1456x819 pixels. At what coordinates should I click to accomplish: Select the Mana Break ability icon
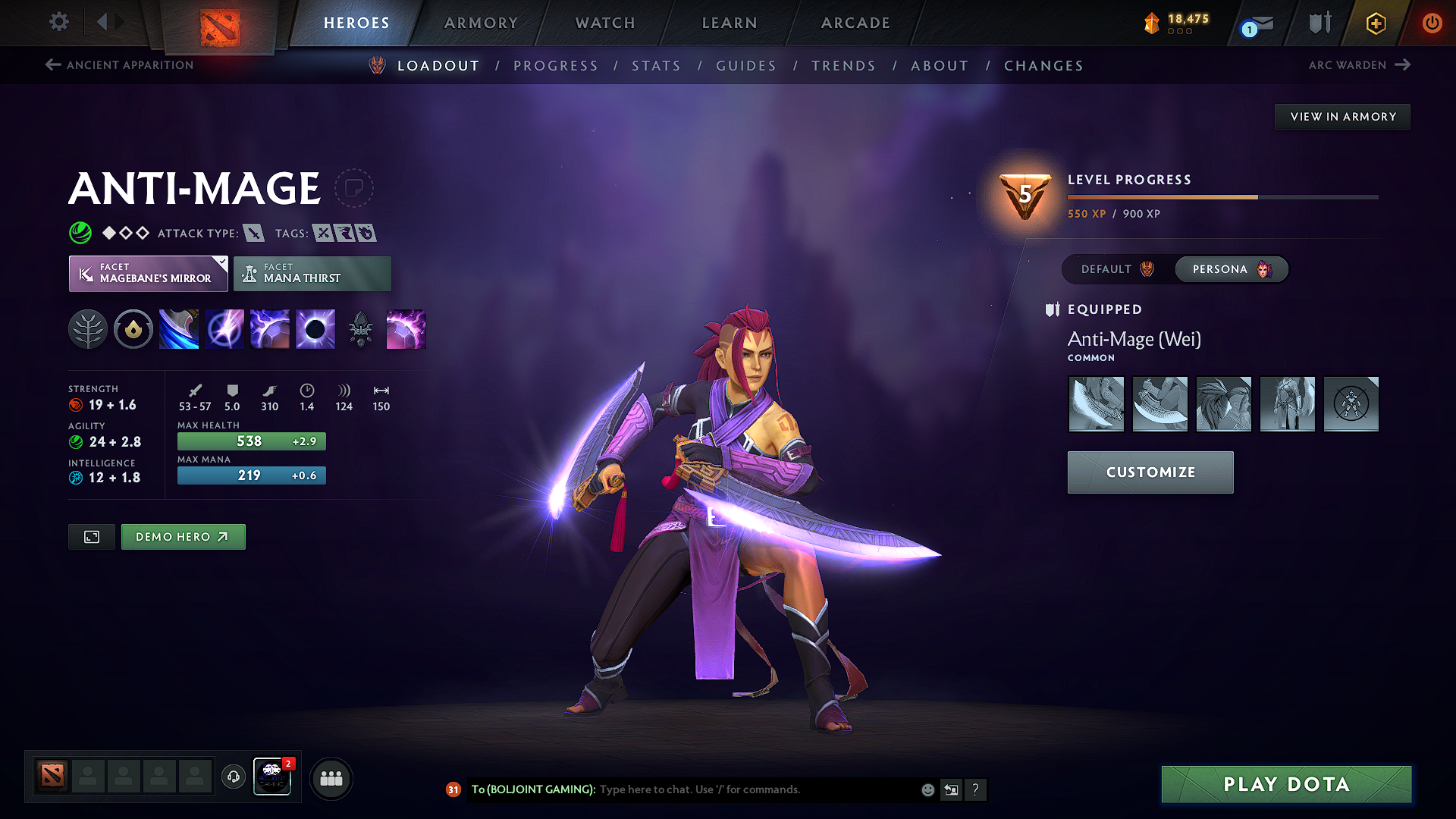(x=179, y=329)
